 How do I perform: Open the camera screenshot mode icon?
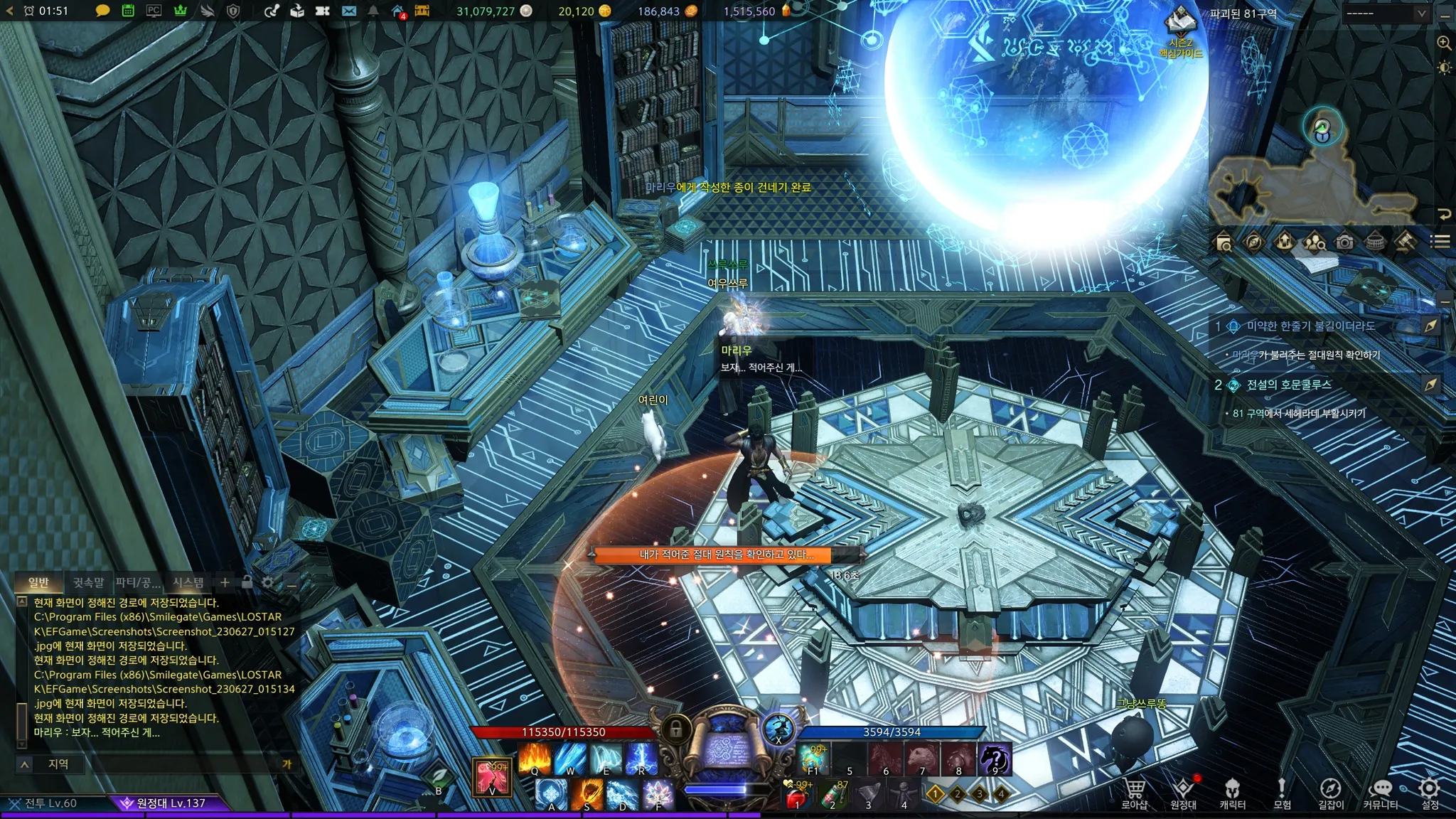coord(1344,242)
